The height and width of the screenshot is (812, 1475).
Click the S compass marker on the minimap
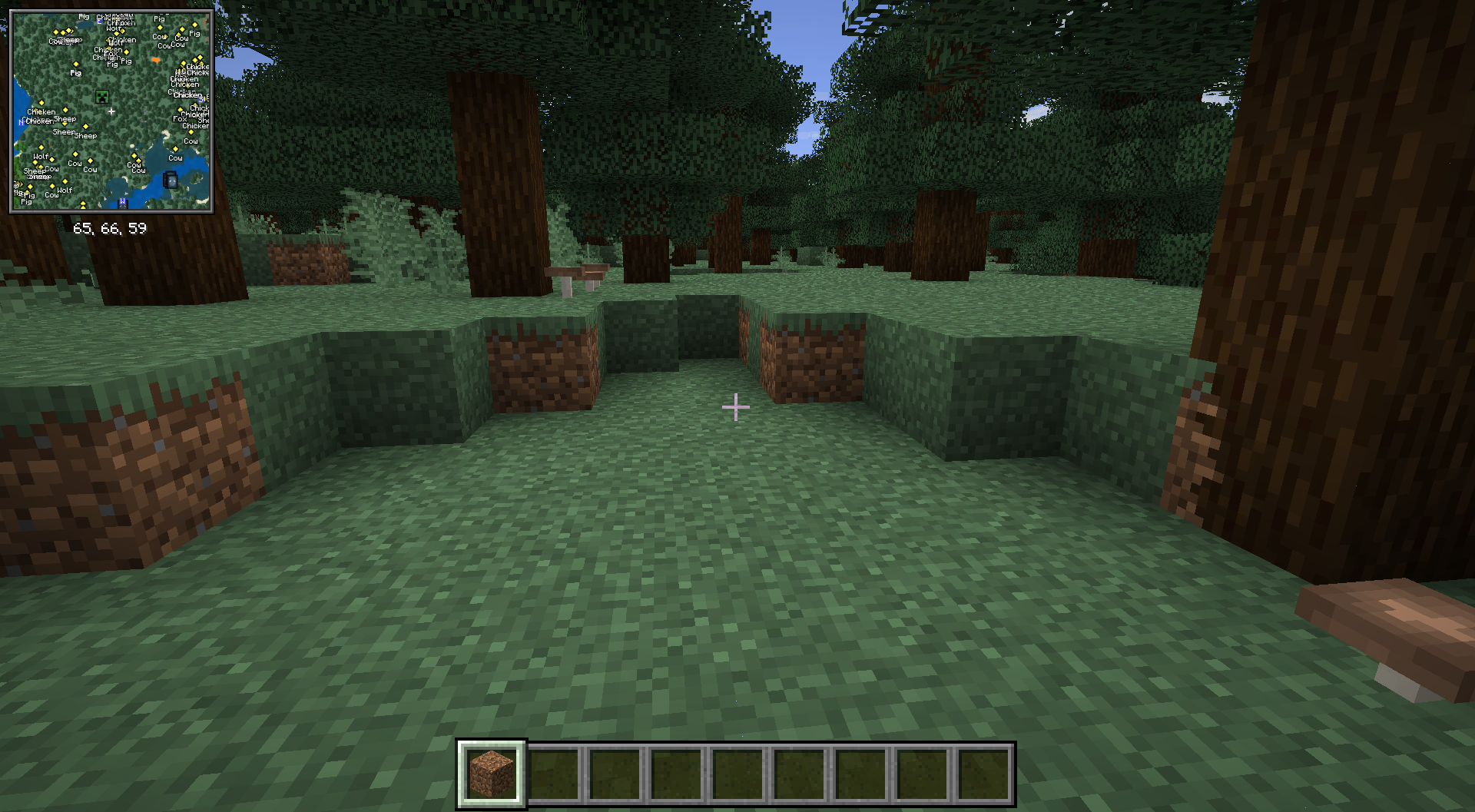[200, 99]
